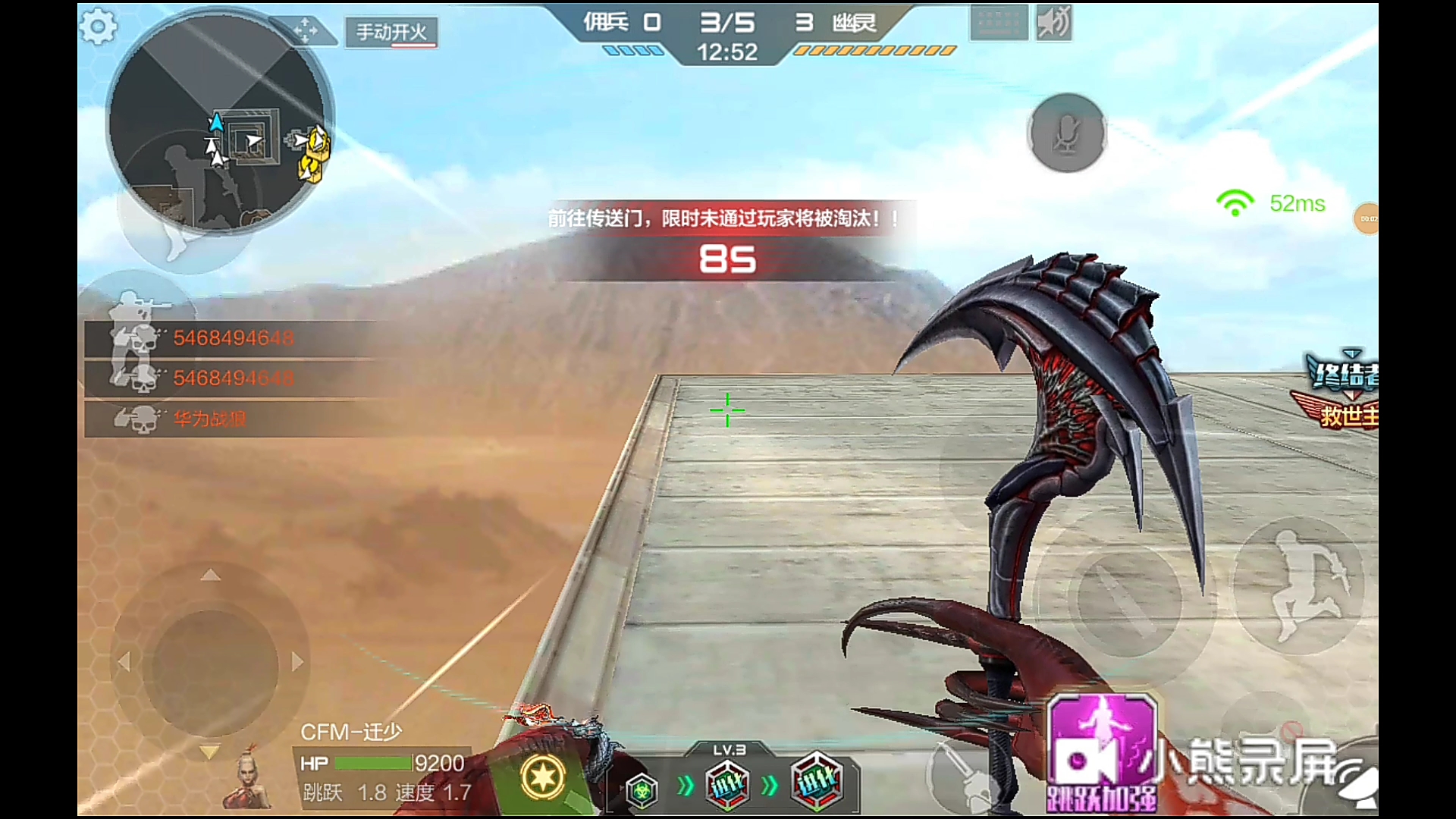Toggle the voice microphone on
Viewport: 1456px width, 819px height.
click(x=1066, y=132)
